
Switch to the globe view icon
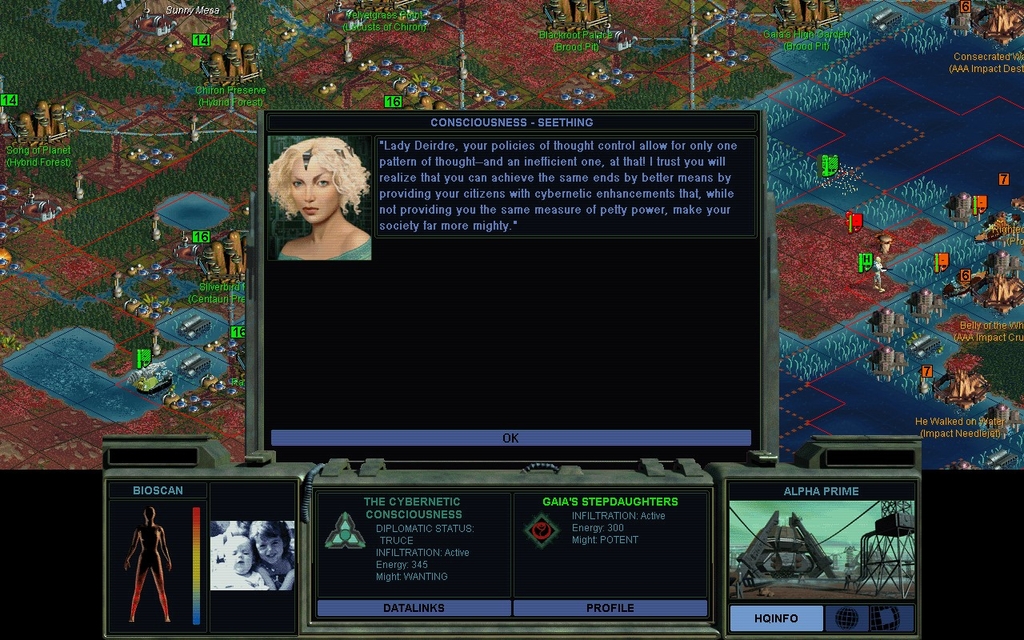click(846, 618)
